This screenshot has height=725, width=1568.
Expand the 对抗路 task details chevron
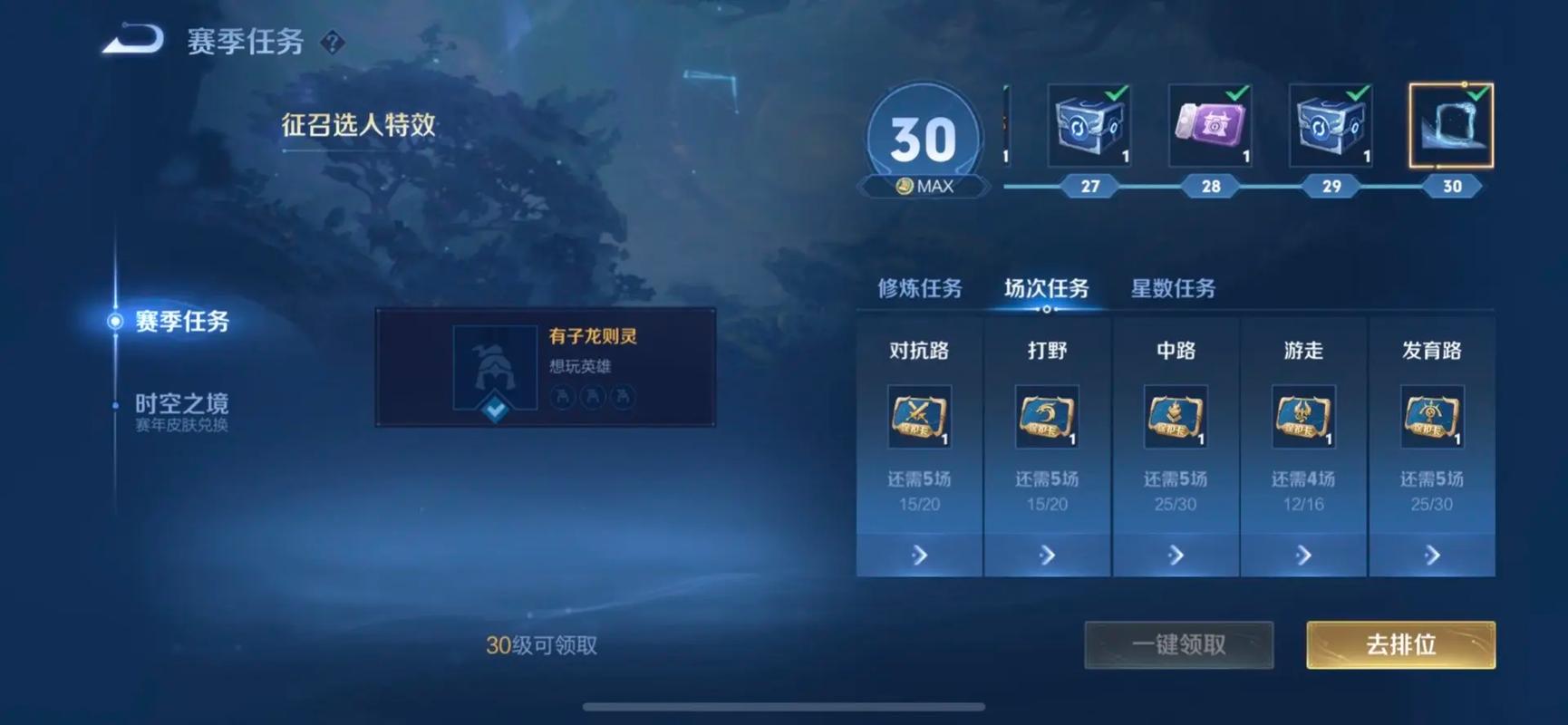(919, 554)
